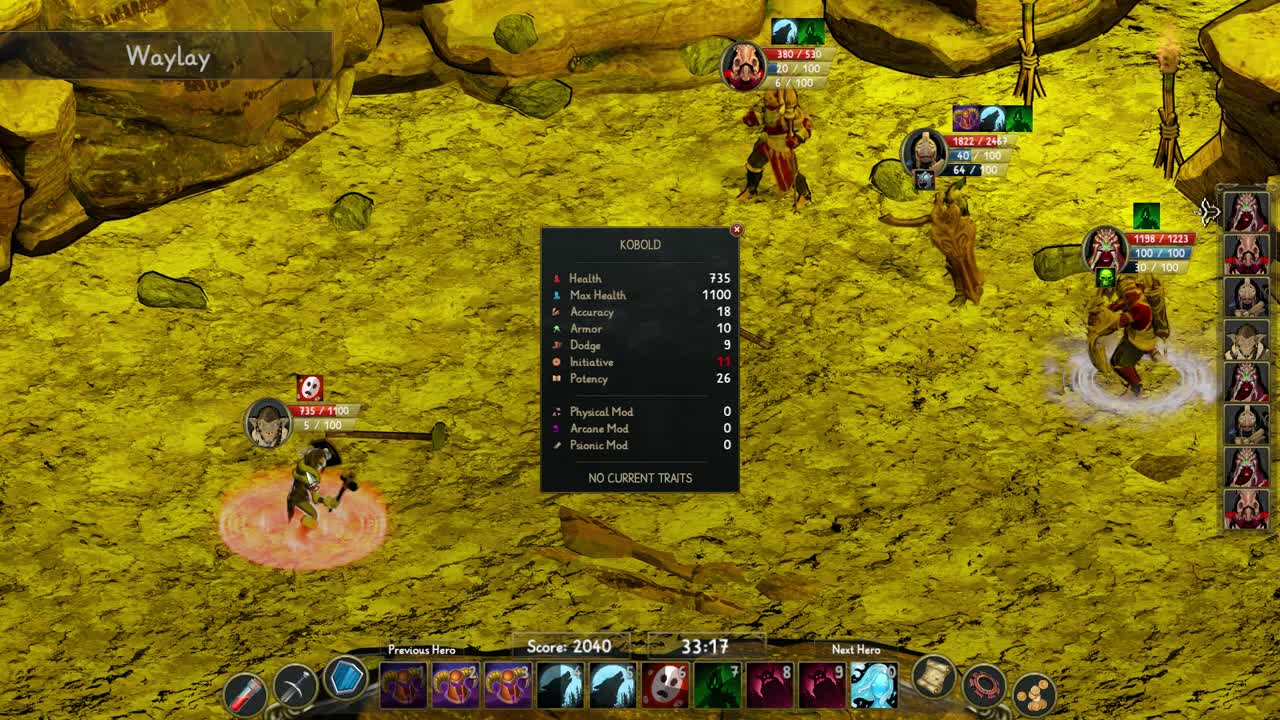The image size is (1280, 720).
Task: Select the wolf ability in slot 5
Action: tap(610, 684)
